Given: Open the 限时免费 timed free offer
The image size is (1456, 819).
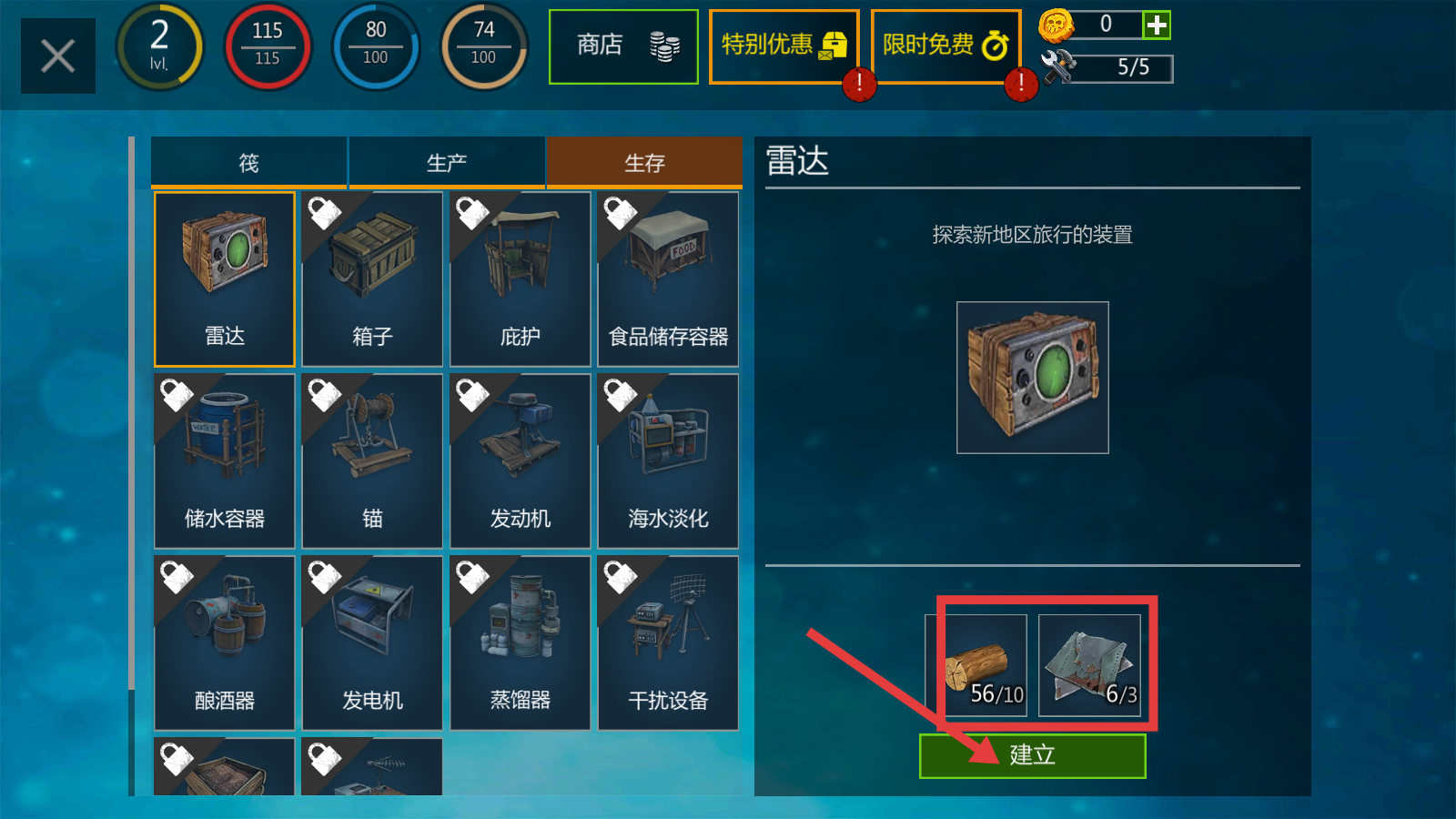Looking at the screenshot, I should tap(945, 46).
